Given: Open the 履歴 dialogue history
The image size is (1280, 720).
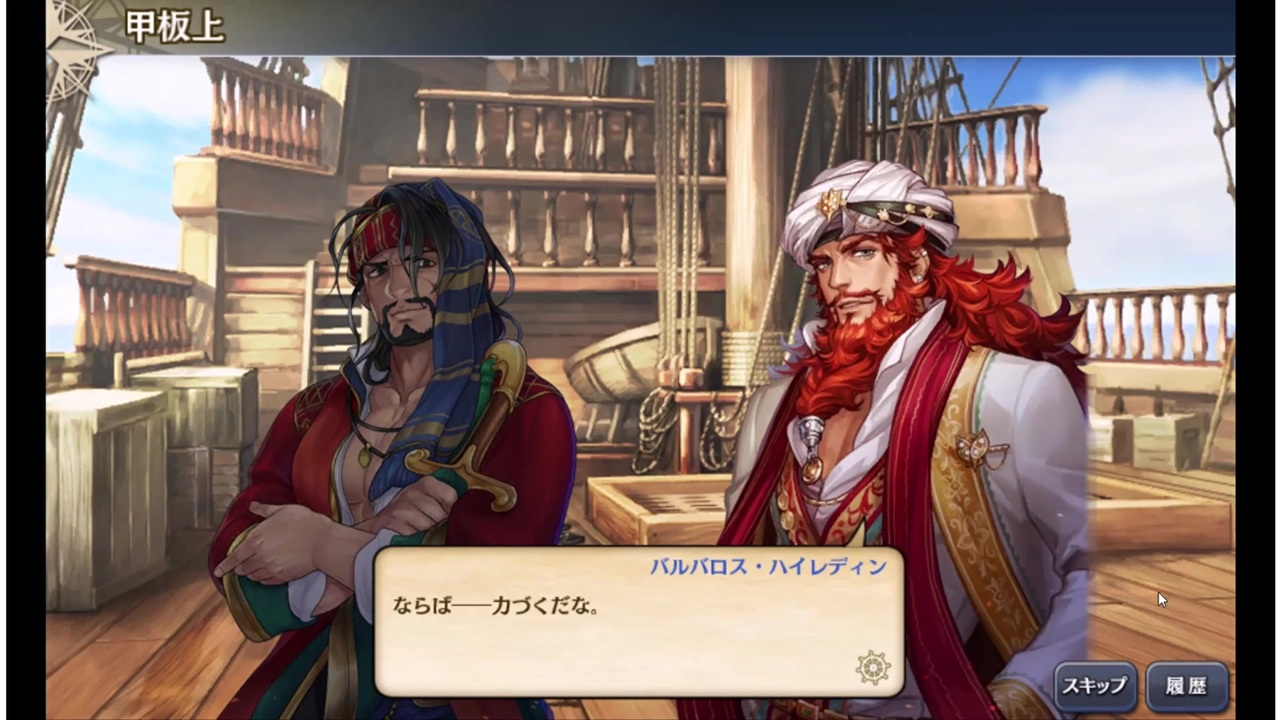Looking at the screenshot, I should 1189,686.
